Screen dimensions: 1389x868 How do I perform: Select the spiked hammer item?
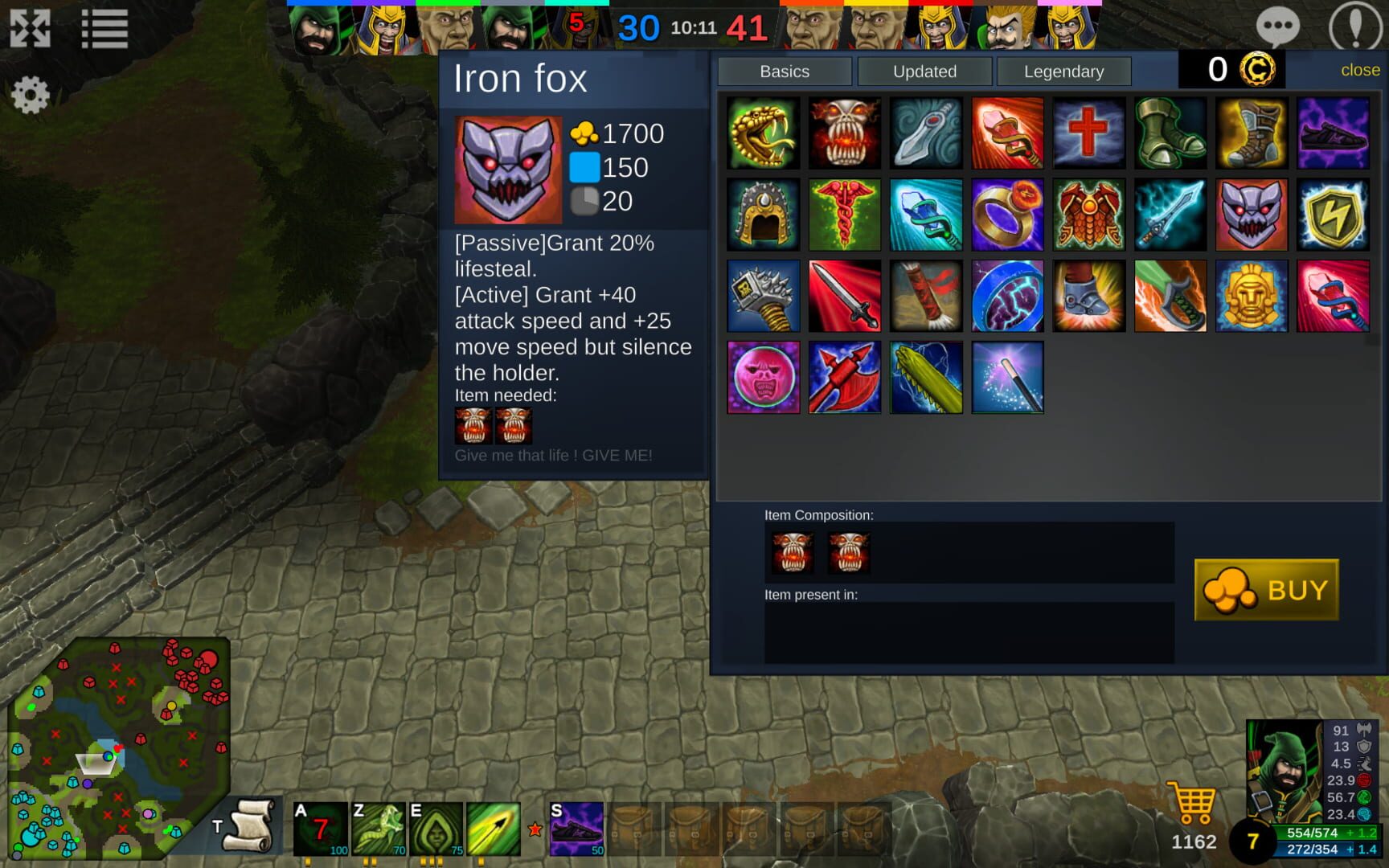[763, 295]
